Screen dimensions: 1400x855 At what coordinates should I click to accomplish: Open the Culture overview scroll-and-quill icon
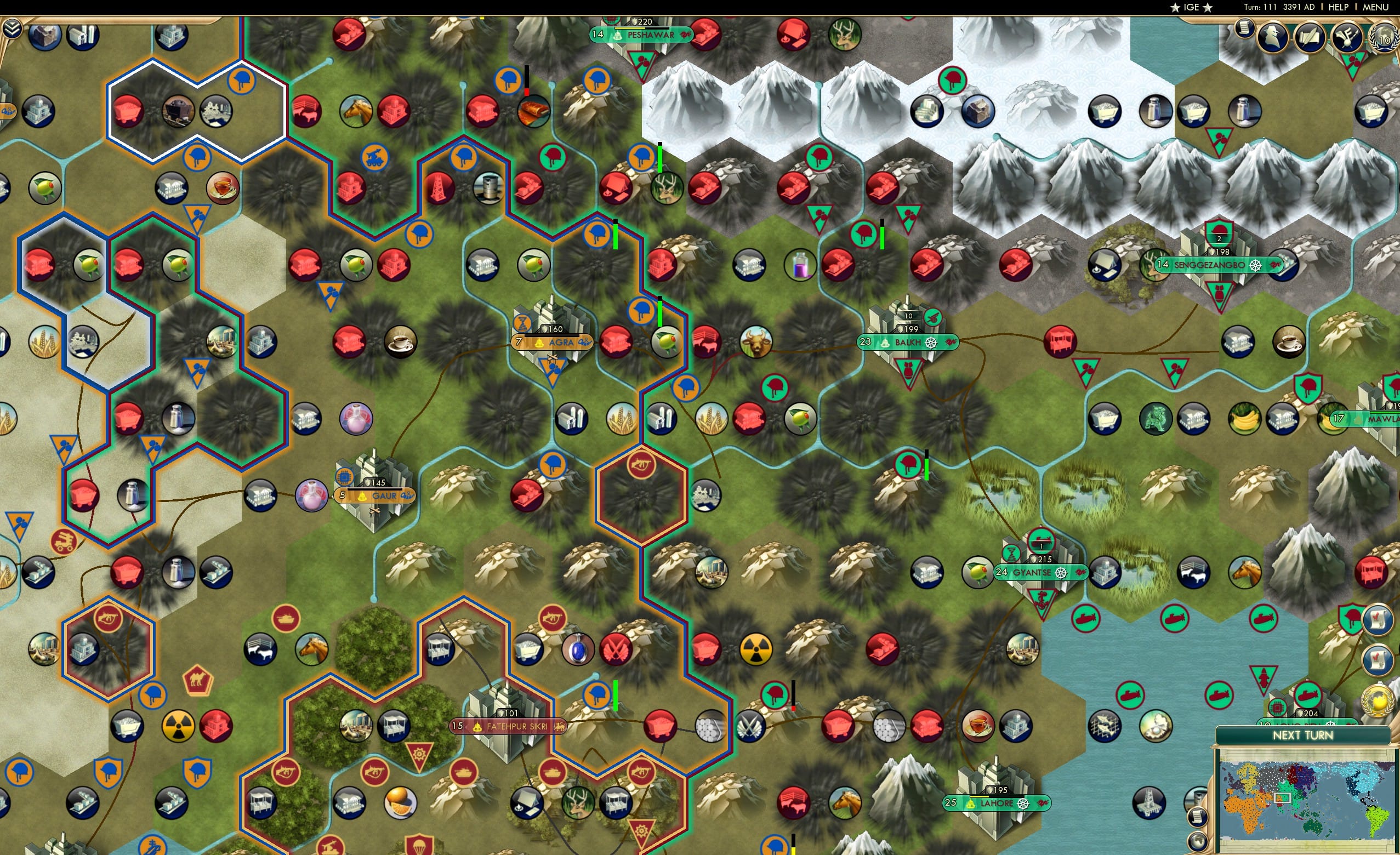pos(1310,38)
